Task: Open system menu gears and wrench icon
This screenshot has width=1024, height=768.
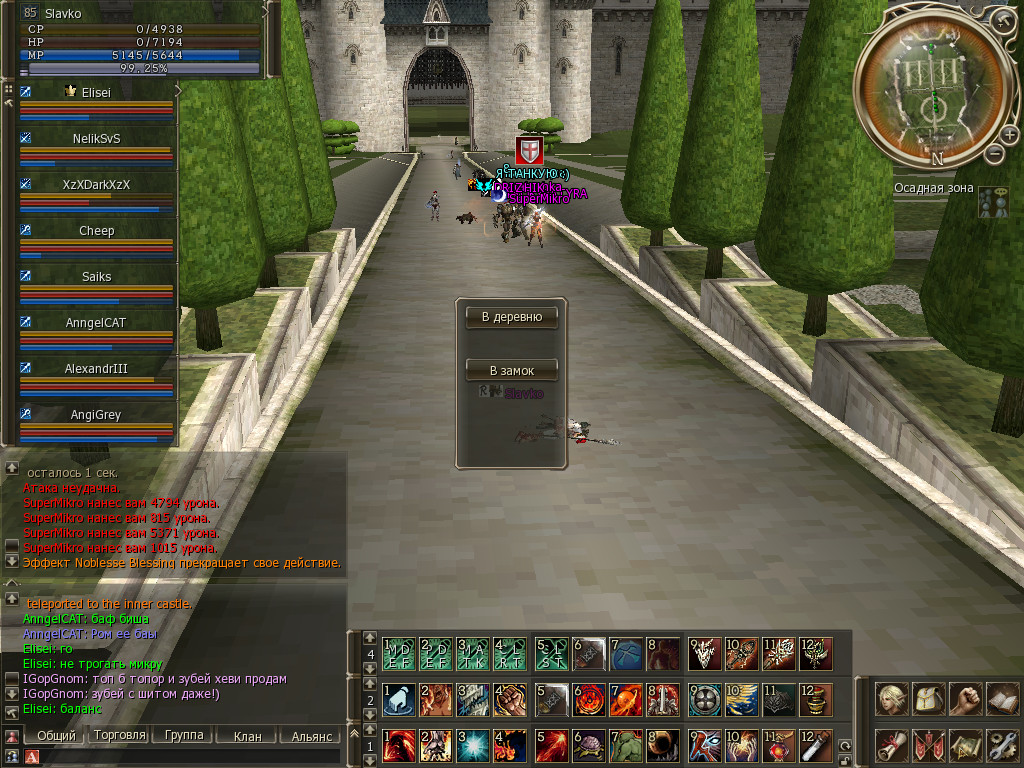Action: 1001,744
